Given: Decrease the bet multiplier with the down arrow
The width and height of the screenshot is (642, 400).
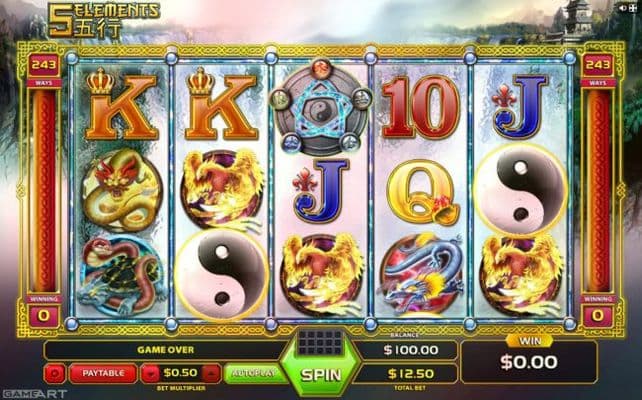Looking at the screenshot, I should pyautogui.click(x=151, y=373).
